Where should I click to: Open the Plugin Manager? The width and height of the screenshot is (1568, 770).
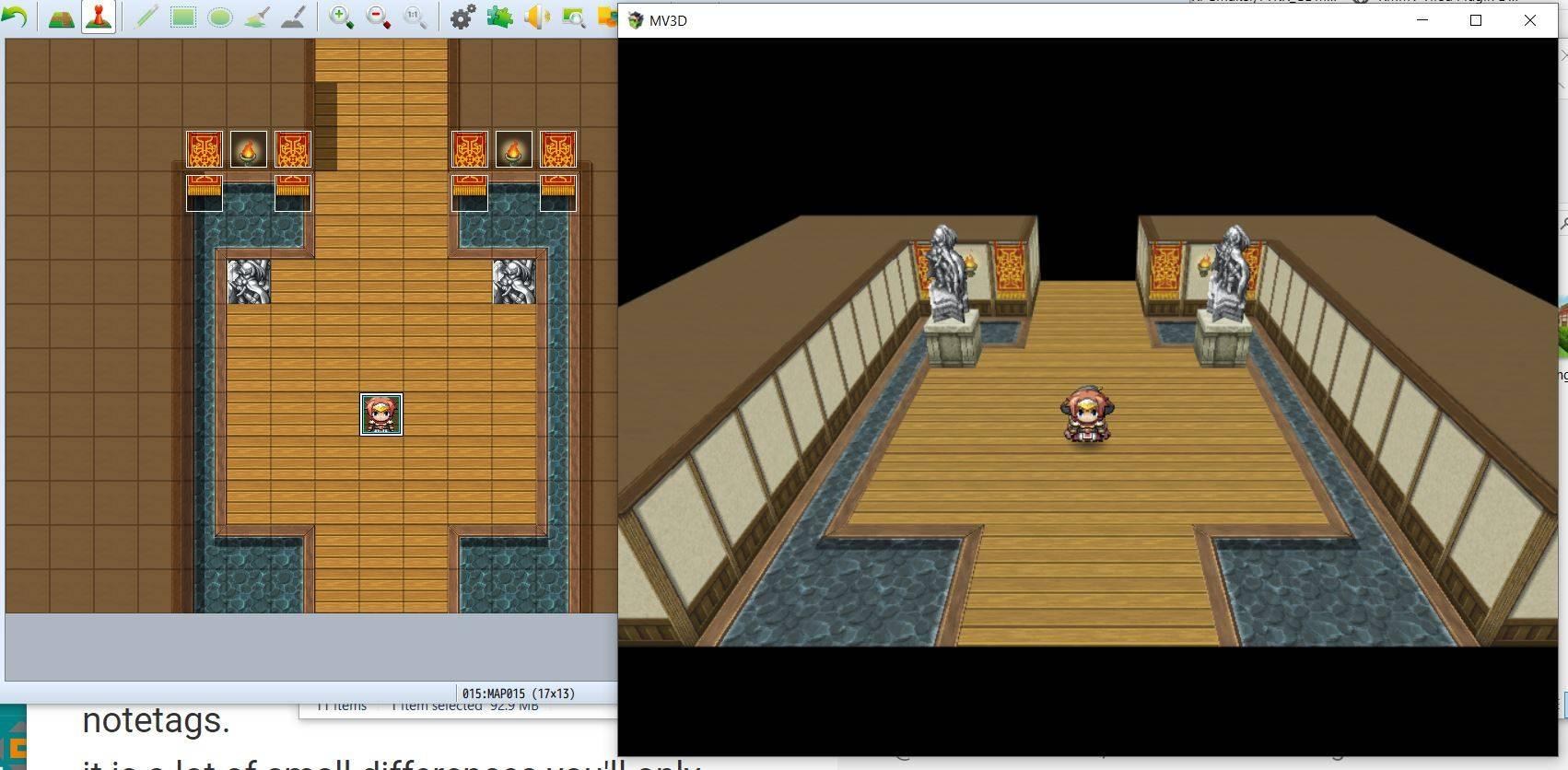pyautogui.click(x=498, y=17)
